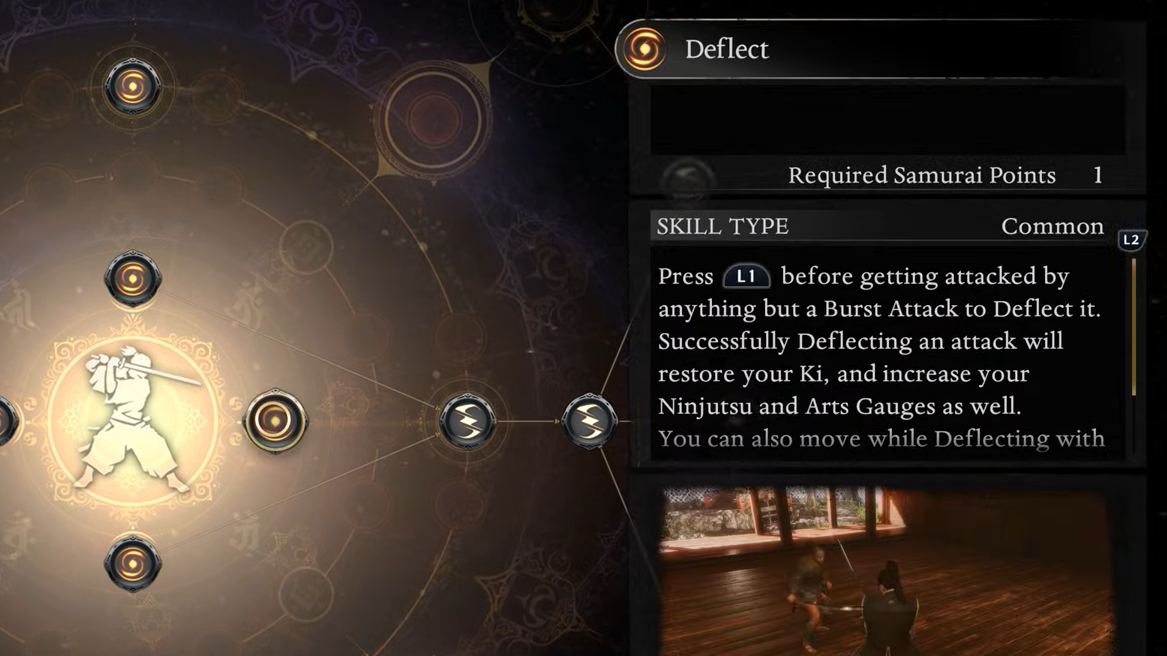This screenshot has height=656, width=1167.
Task: Select the central samurai stance emblem
Action: click(x=134, y=421)
